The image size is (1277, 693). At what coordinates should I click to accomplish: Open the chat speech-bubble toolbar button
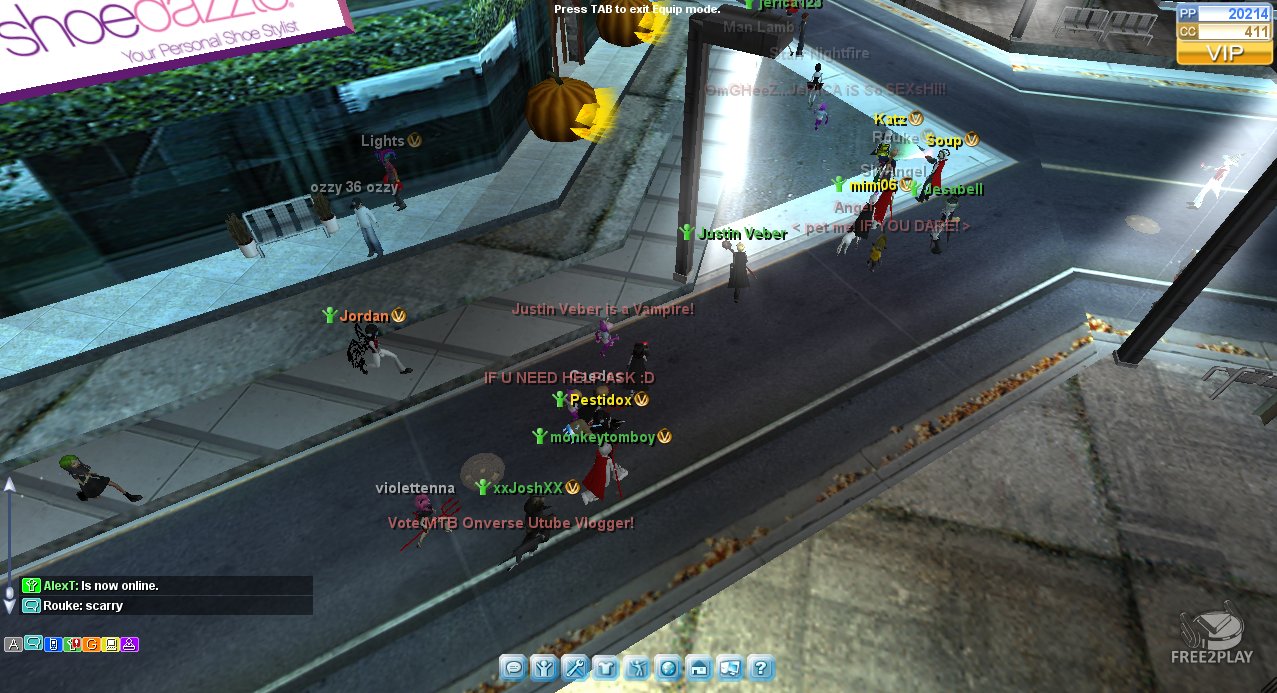pyautogui.click(x=513, y=668)
